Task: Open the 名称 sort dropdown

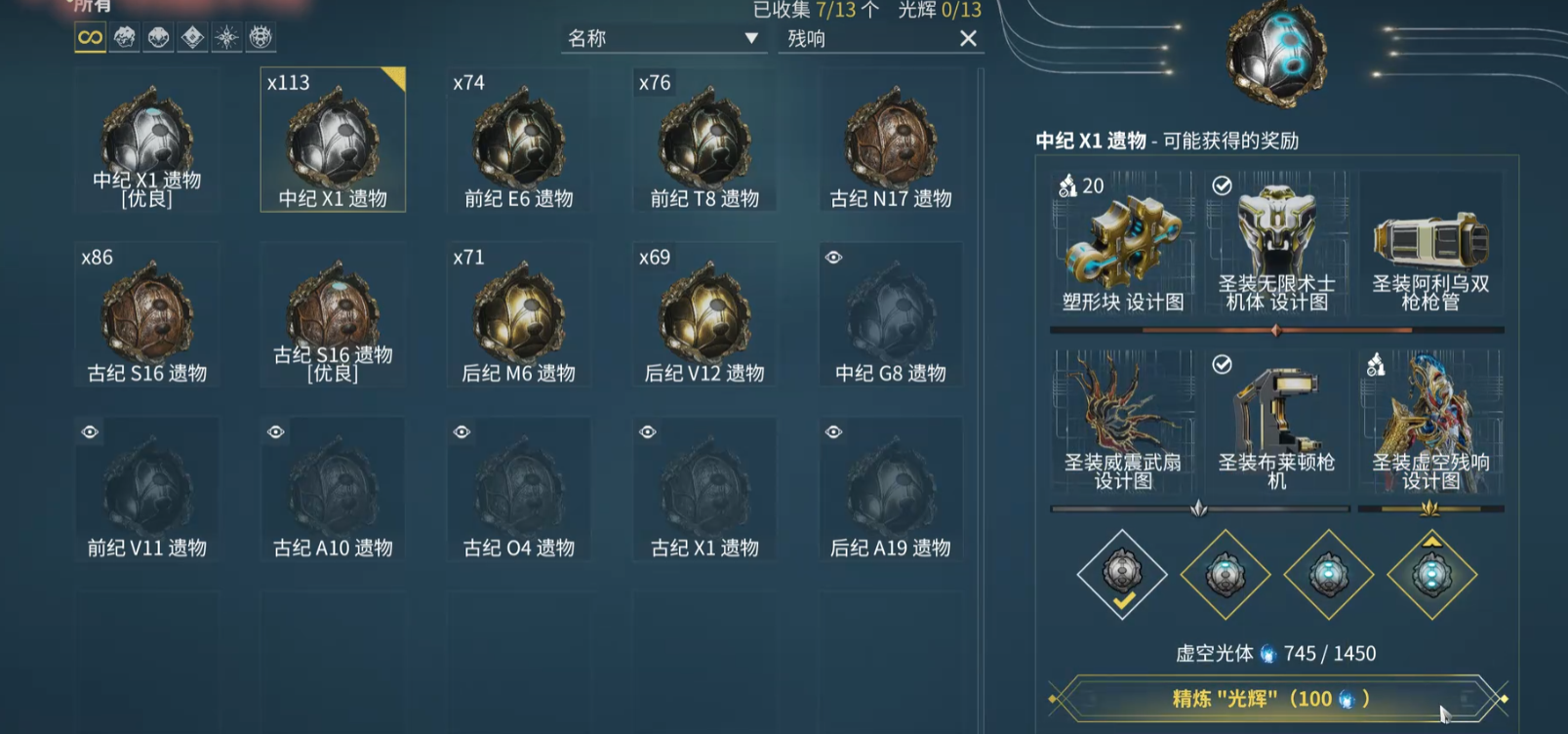Action: tap(663, 39)
